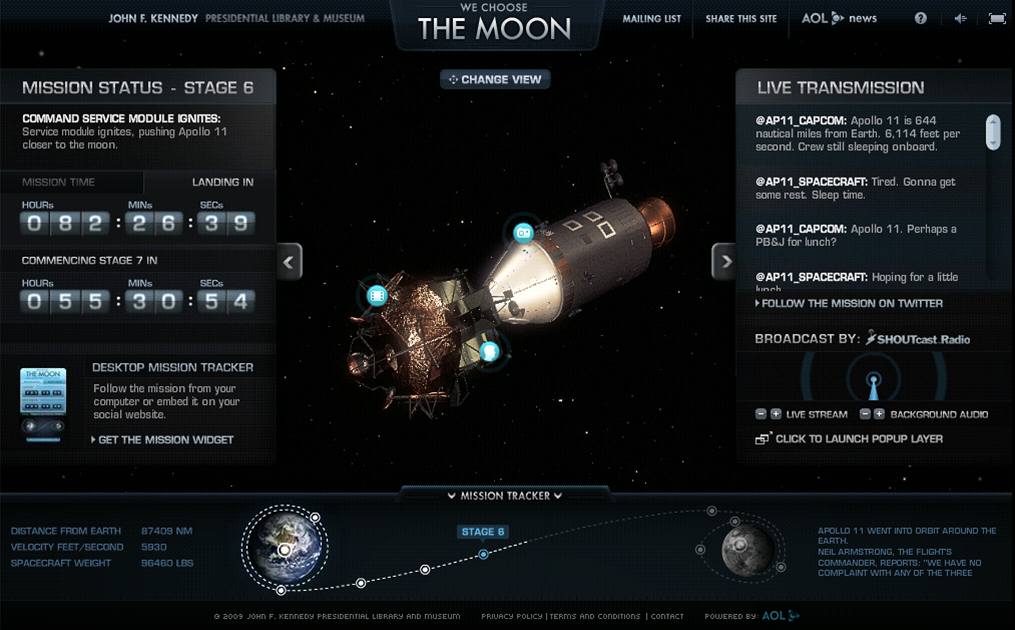This screenshot has height=630, width=1015.
Task: Get the mission widget
Action: [166, 439]
